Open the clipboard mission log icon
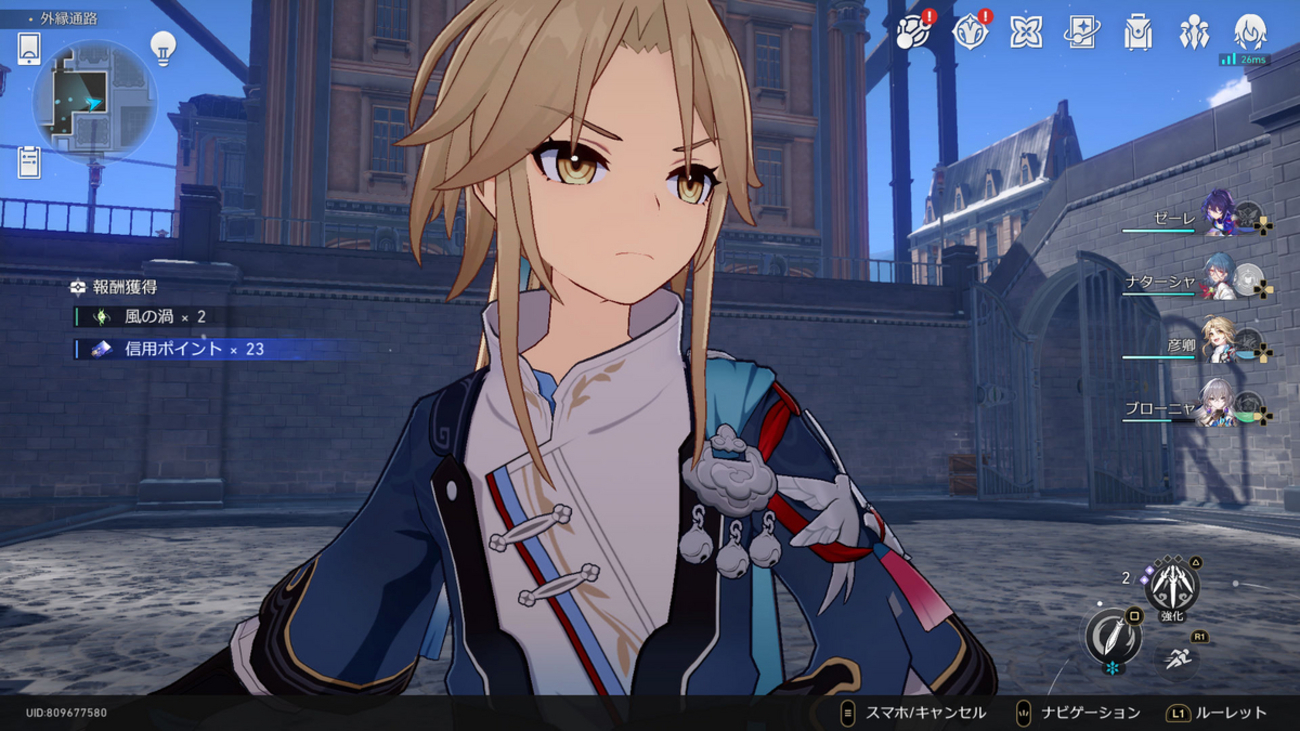The width and height of the screenshot is (1300, 731). [29, 161]
